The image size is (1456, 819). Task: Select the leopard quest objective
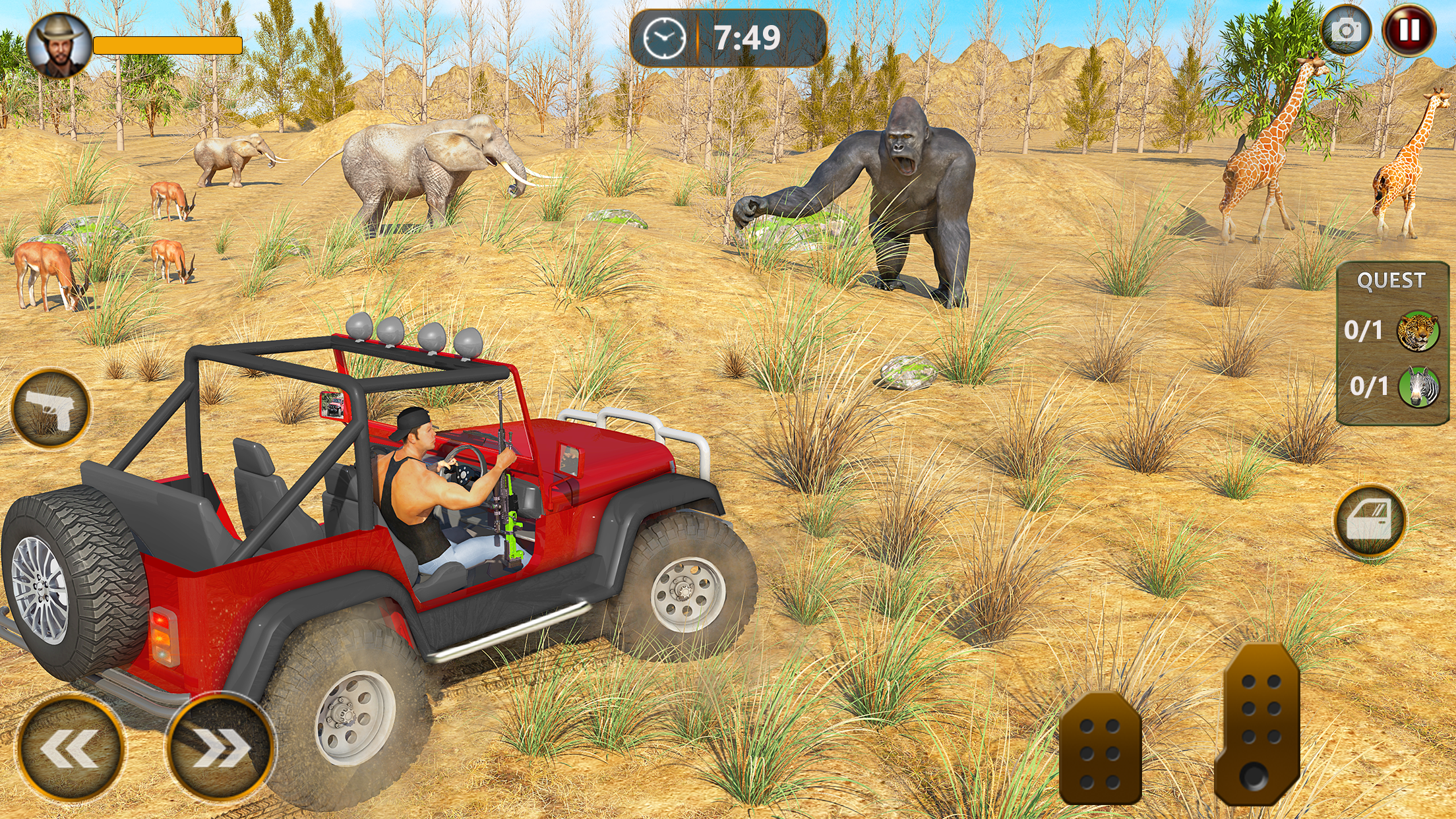coord(1417,330)
